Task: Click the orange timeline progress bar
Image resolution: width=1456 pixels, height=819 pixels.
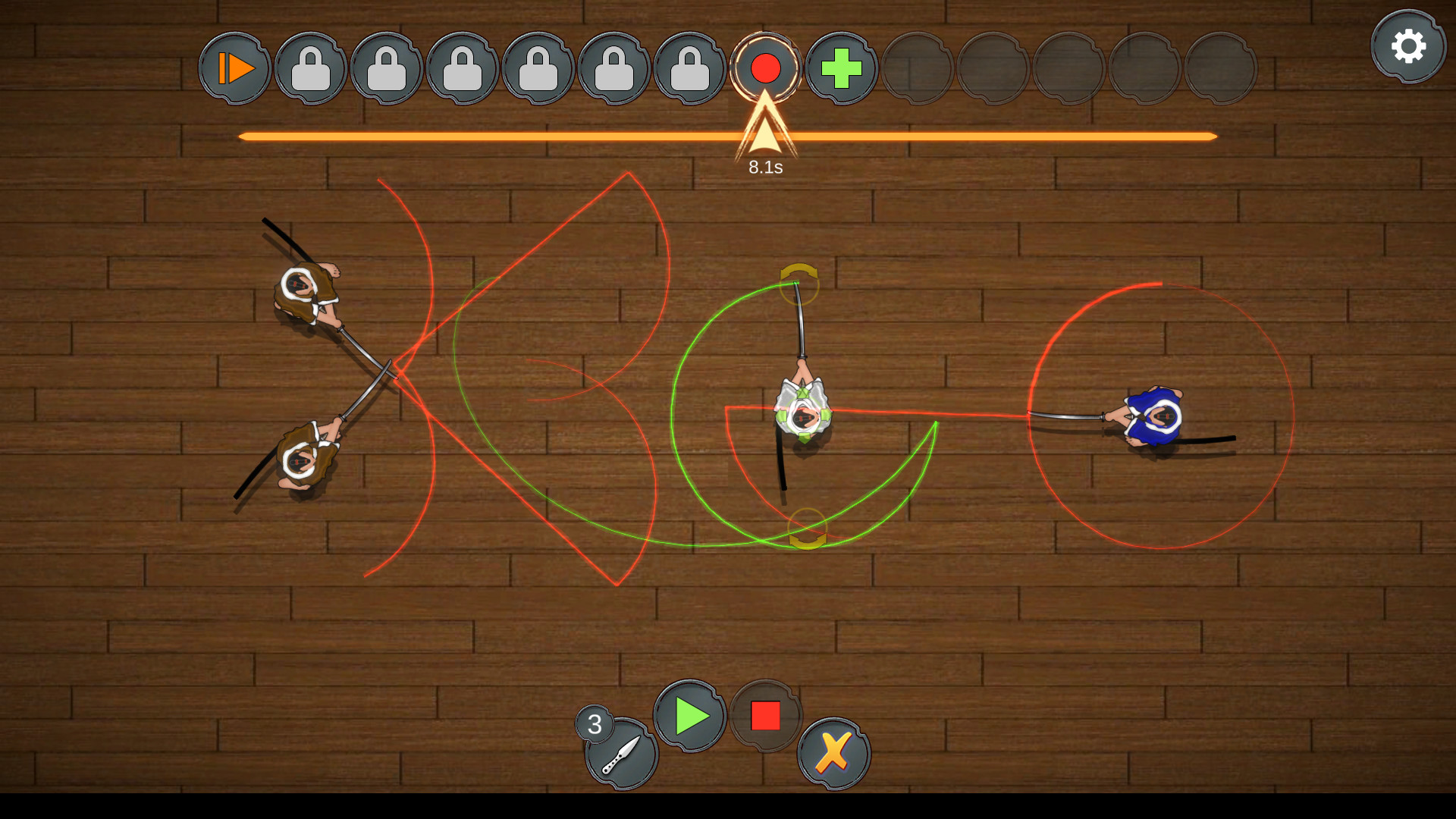Action: (x=531, y=137)
